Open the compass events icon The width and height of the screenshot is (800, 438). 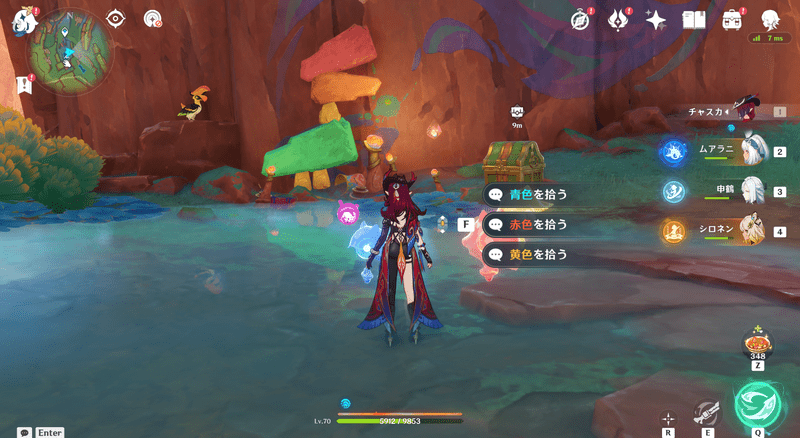click(581, 19)
